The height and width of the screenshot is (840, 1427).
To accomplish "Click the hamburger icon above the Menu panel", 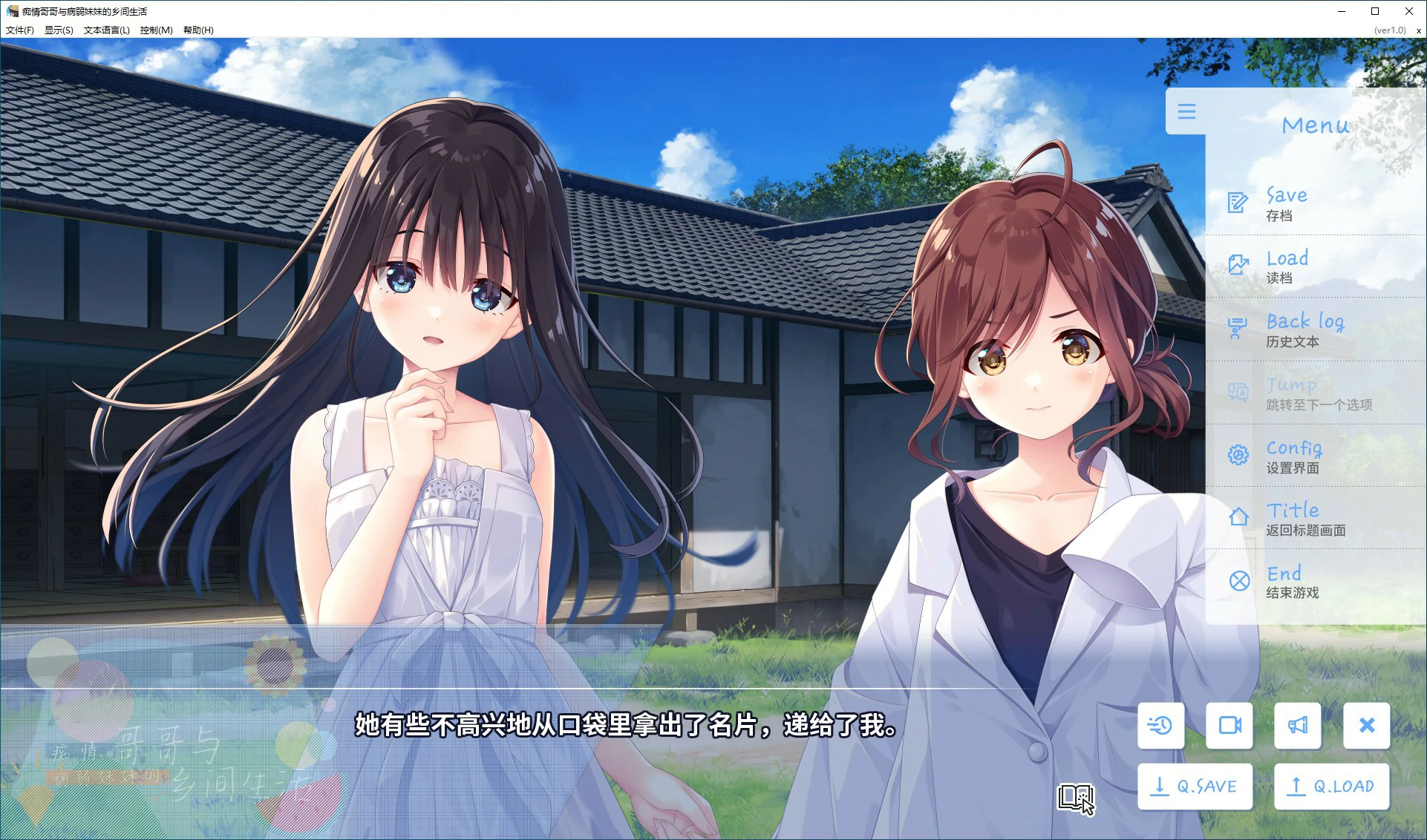I will (1186, 112).
